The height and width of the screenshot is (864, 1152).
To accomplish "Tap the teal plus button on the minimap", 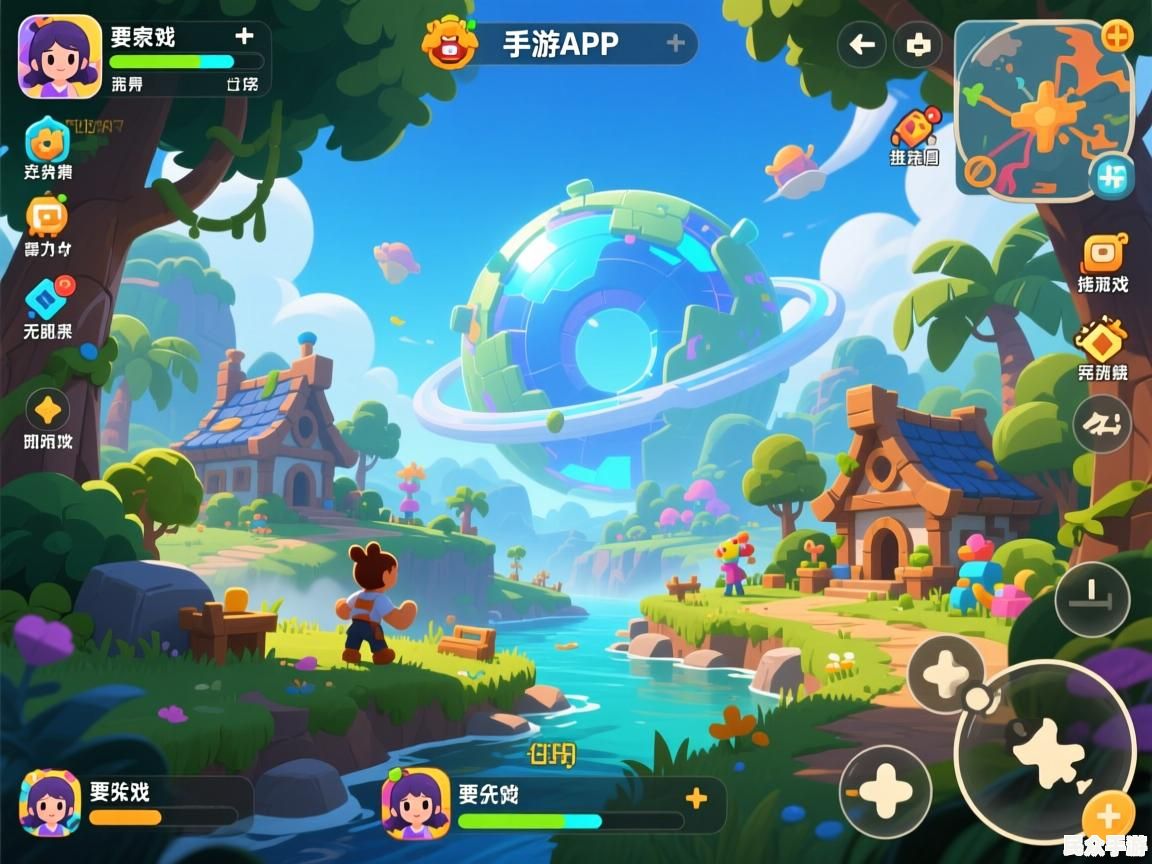I will [x=1110, y=177].
